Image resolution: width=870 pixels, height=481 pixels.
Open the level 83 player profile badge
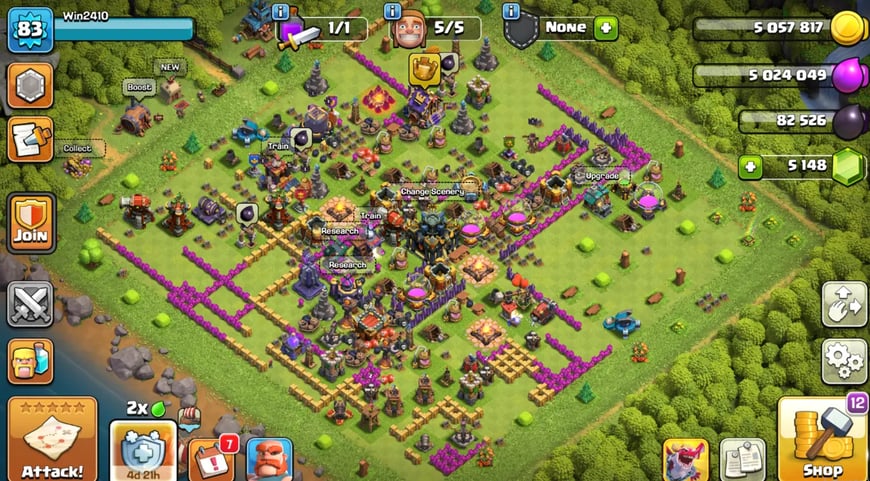30,29
